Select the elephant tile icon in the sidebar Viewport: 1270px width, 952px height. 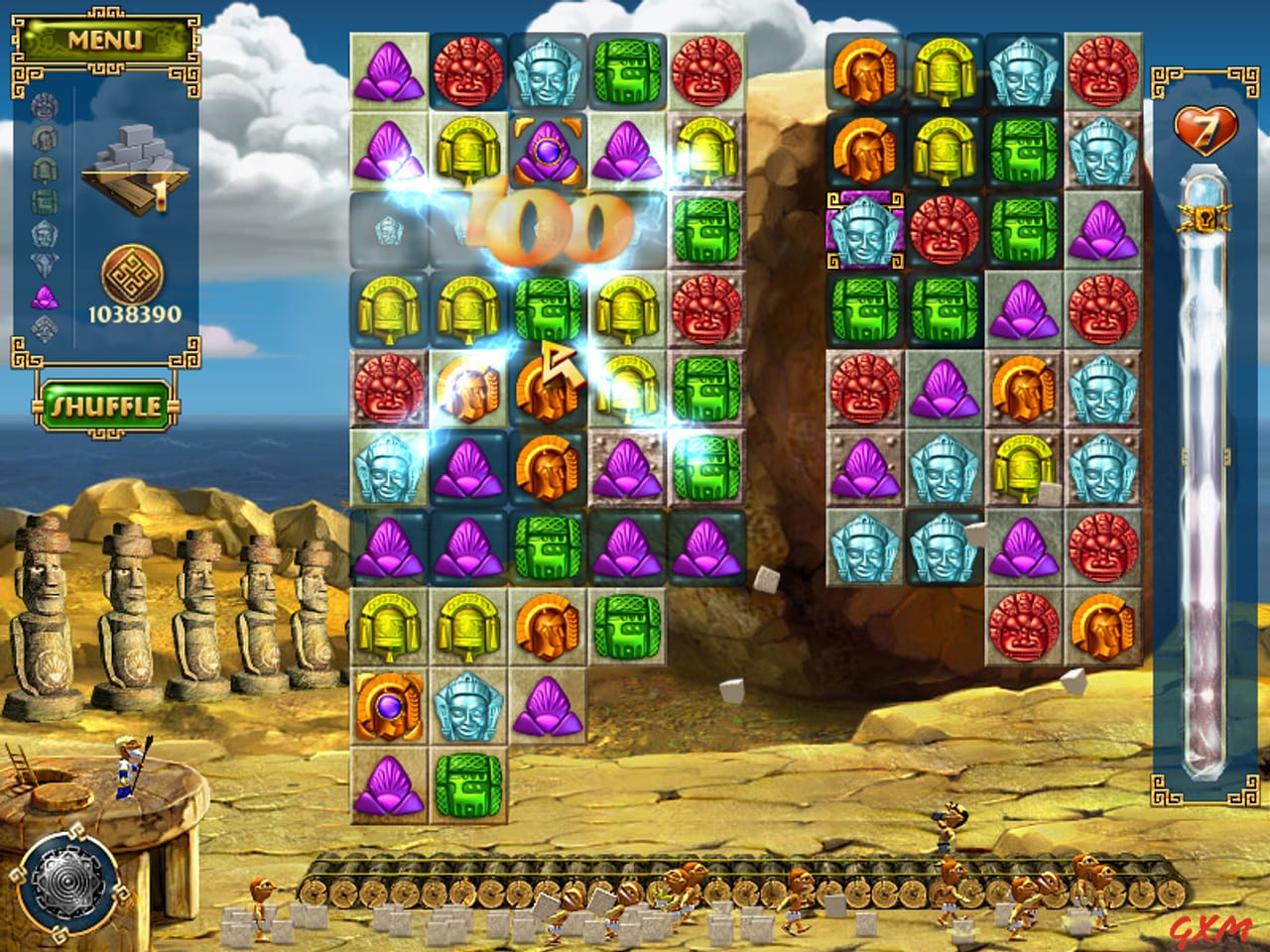(x=43, y=263)
